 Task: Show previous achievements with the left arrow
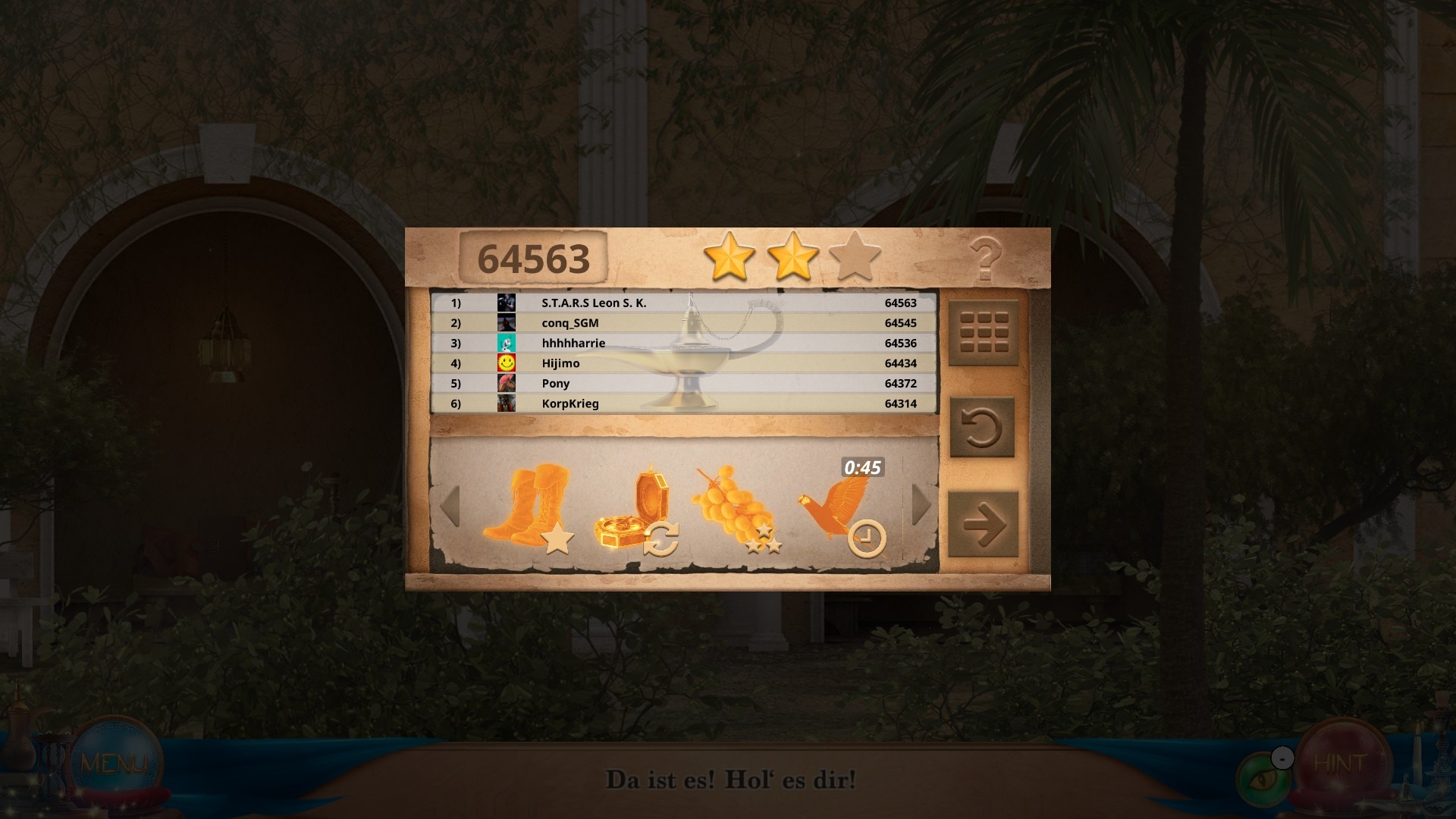[450, 506]
